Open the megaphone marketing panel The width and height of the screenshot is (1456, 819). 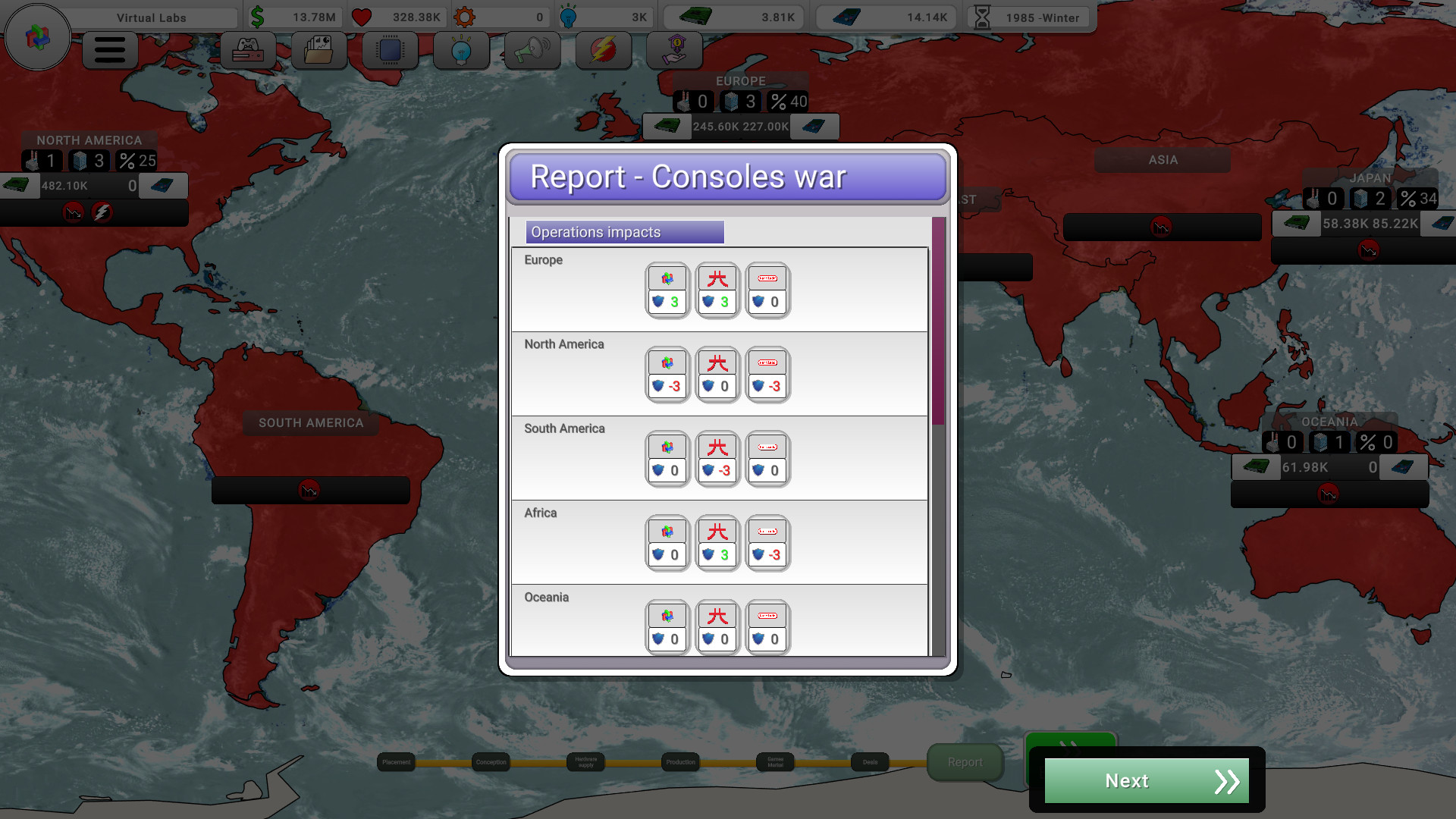point(532,51)
